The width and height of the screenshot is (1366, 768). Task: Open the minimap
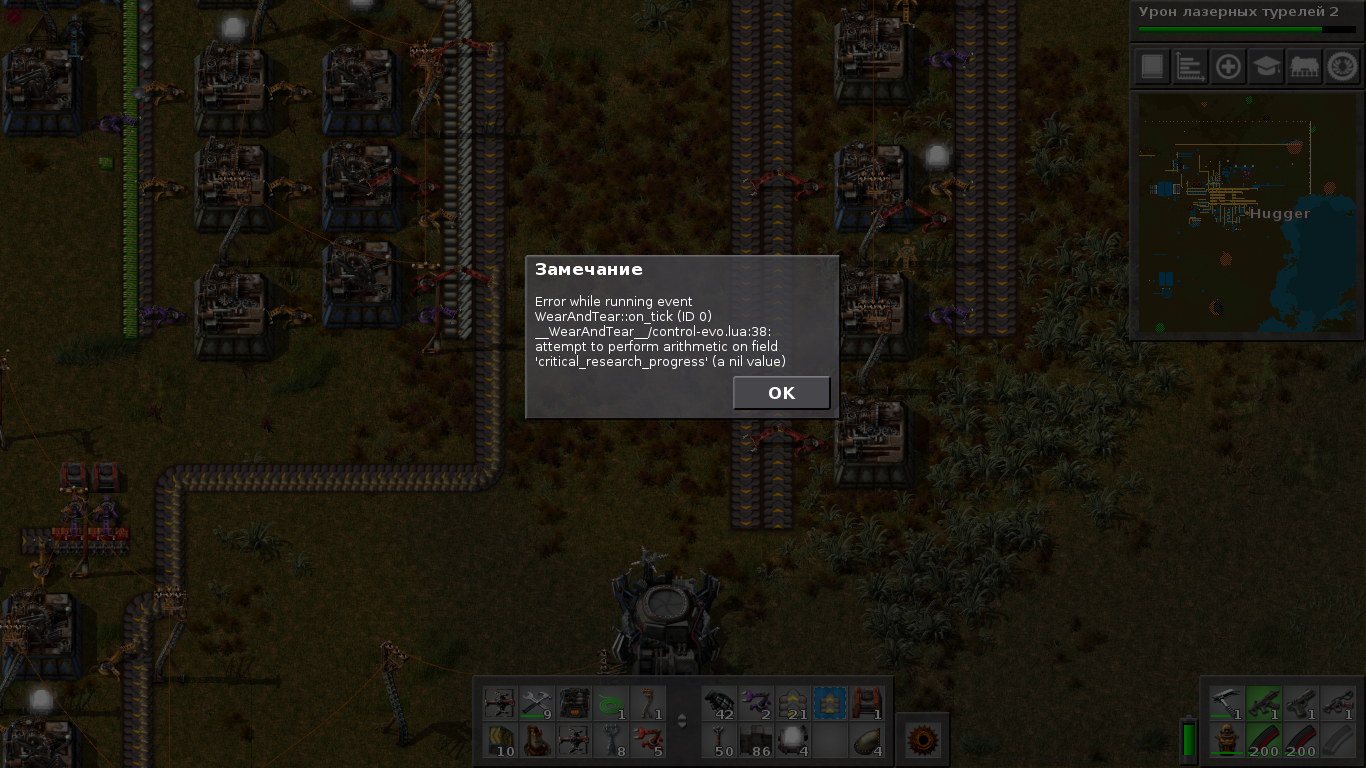tap(1247, 216)
